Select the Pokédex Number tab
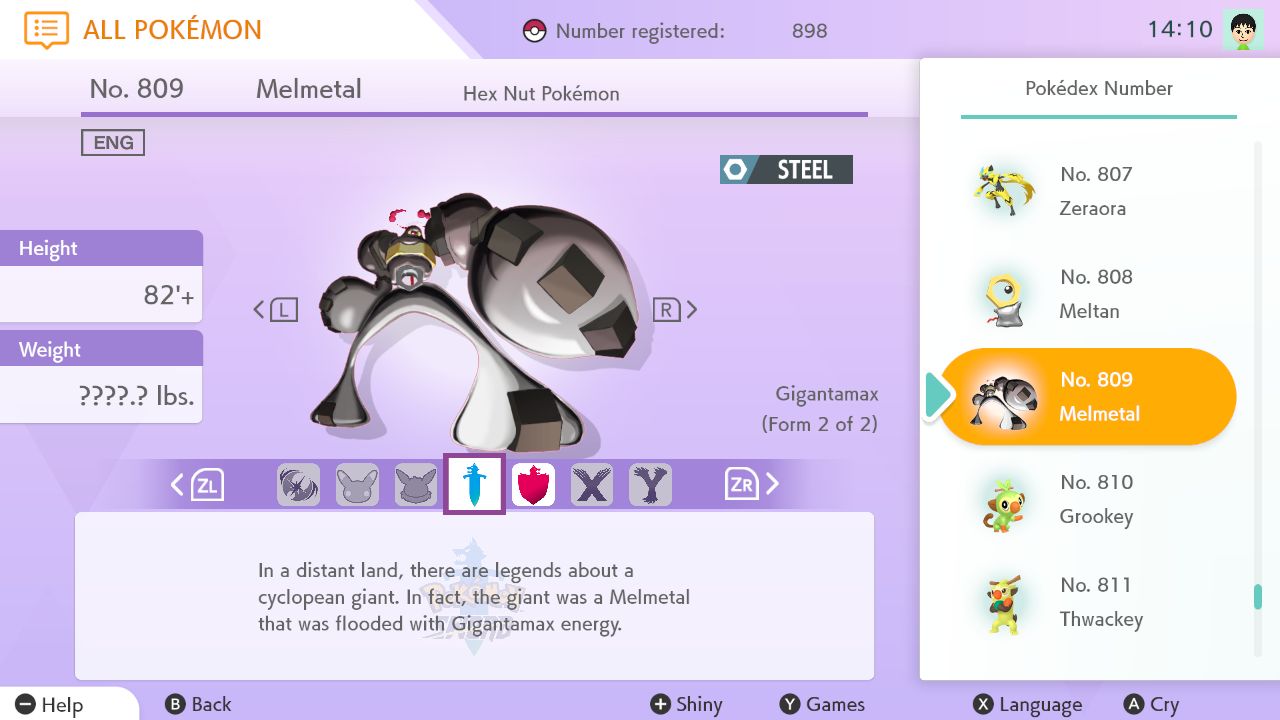 pyautogui.click(x=1098, y=88)
